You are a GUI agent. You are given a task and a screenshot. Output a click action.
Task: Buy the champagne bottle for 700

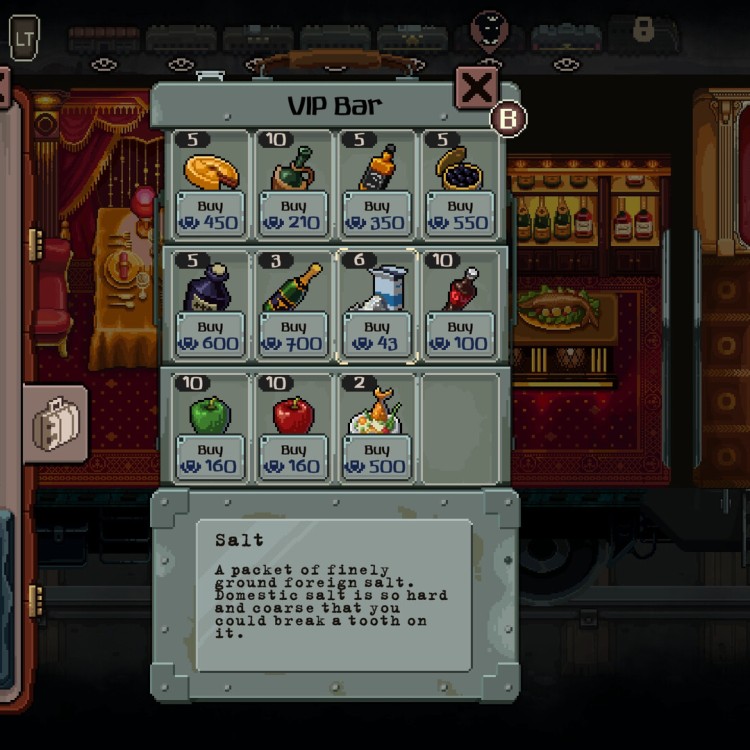293,335
